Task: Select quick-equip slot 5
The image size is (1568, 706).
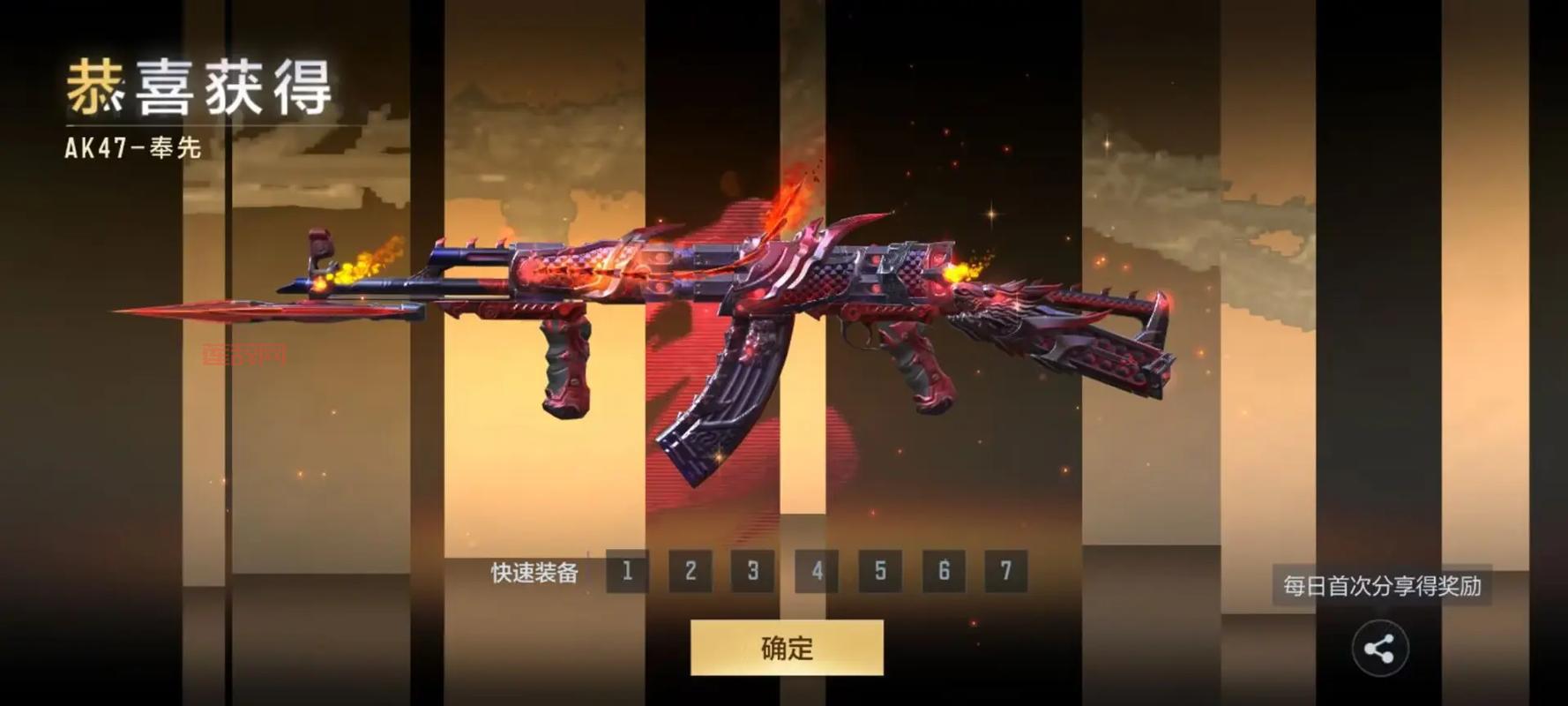Action: (x=880, y=571)
